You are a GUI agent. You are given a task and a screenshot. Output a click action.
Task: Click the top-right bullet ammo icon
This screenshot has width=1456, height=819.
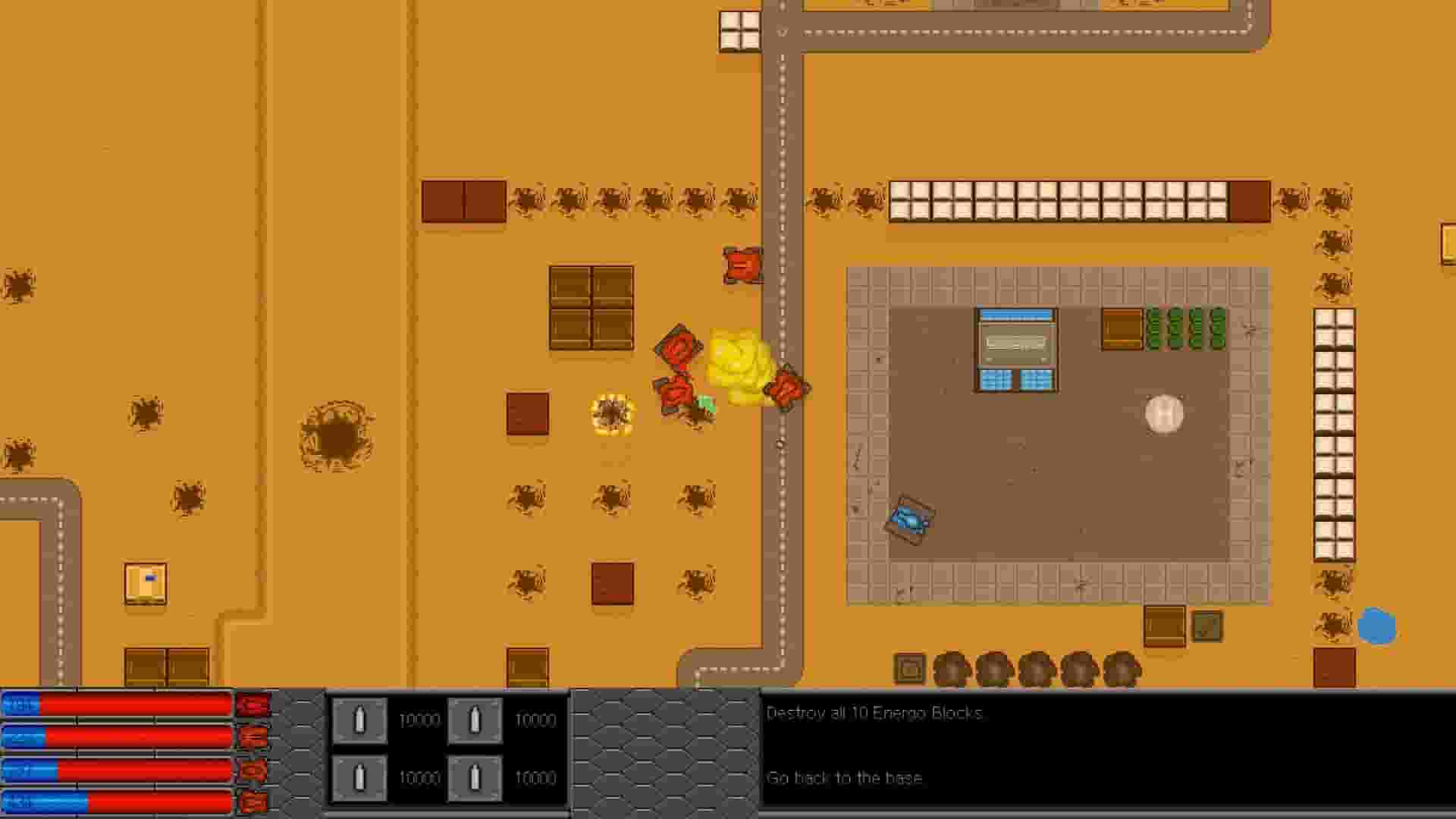coord(474,720)
